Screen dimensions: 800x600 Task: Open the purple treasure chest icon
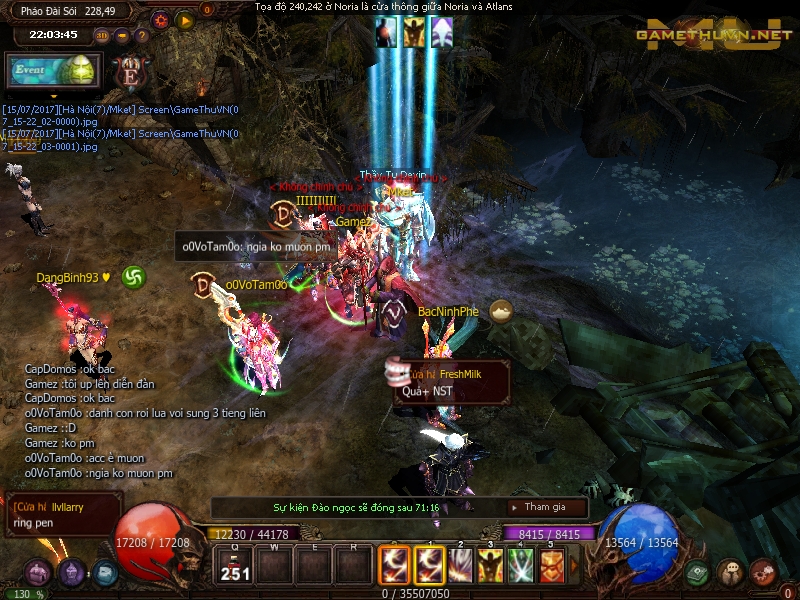[38, 573]
